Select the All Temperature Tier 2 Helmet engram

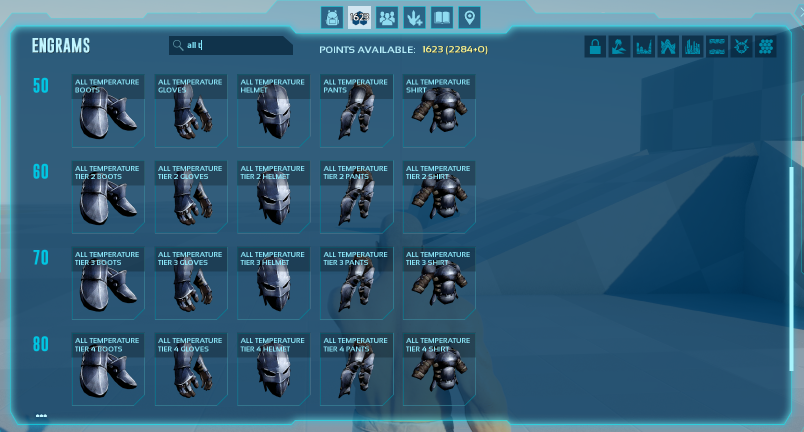[x=273, y=197]
